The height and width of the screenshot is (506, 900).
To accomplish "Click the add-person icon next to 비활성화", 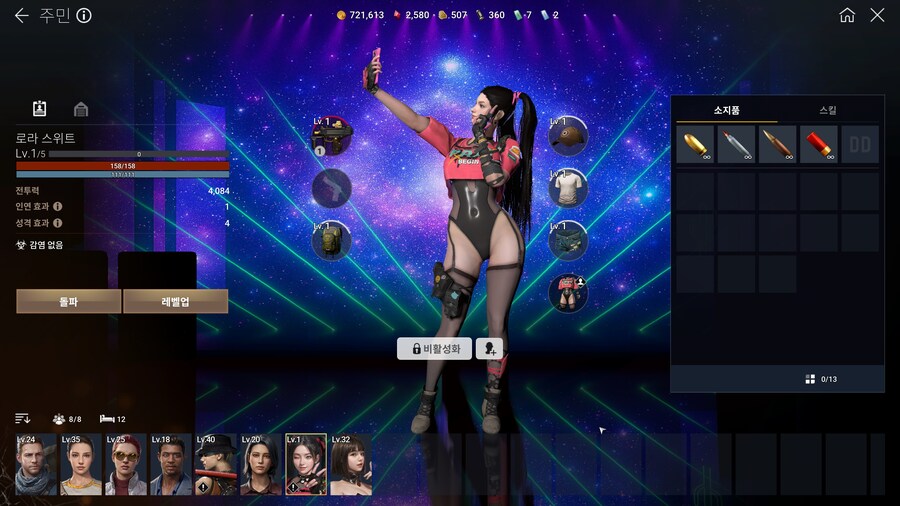I will pyautogui.click(x=490, y=348).
